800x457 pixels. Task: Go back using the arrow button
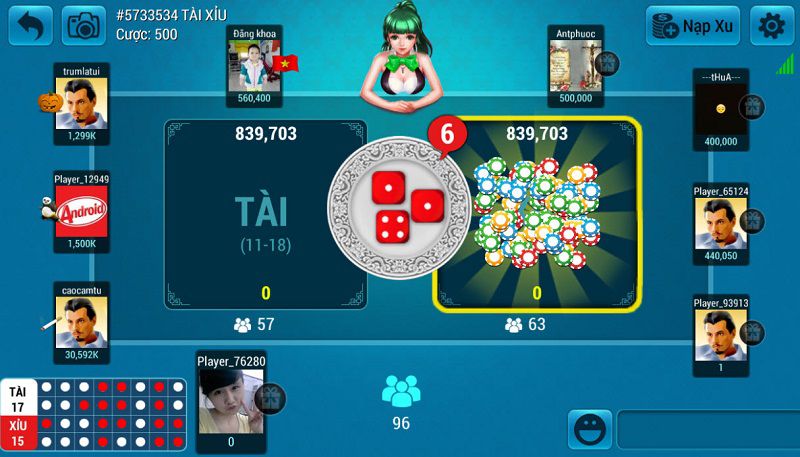pos(31,25)
